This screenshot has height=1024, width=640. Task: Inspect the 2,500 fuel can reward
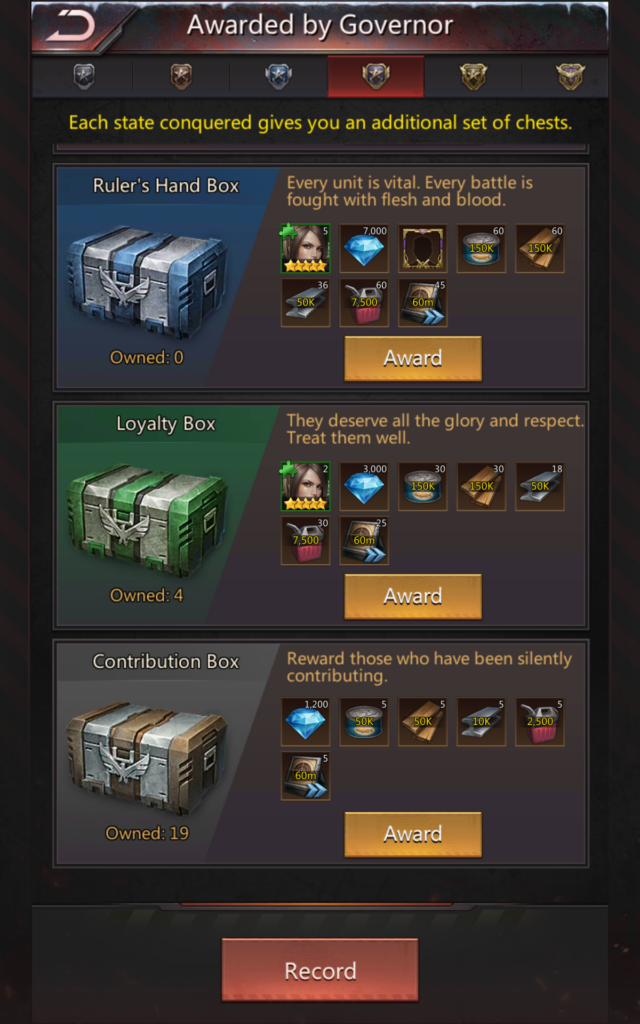pyautogui.click(x=540, y=722)
